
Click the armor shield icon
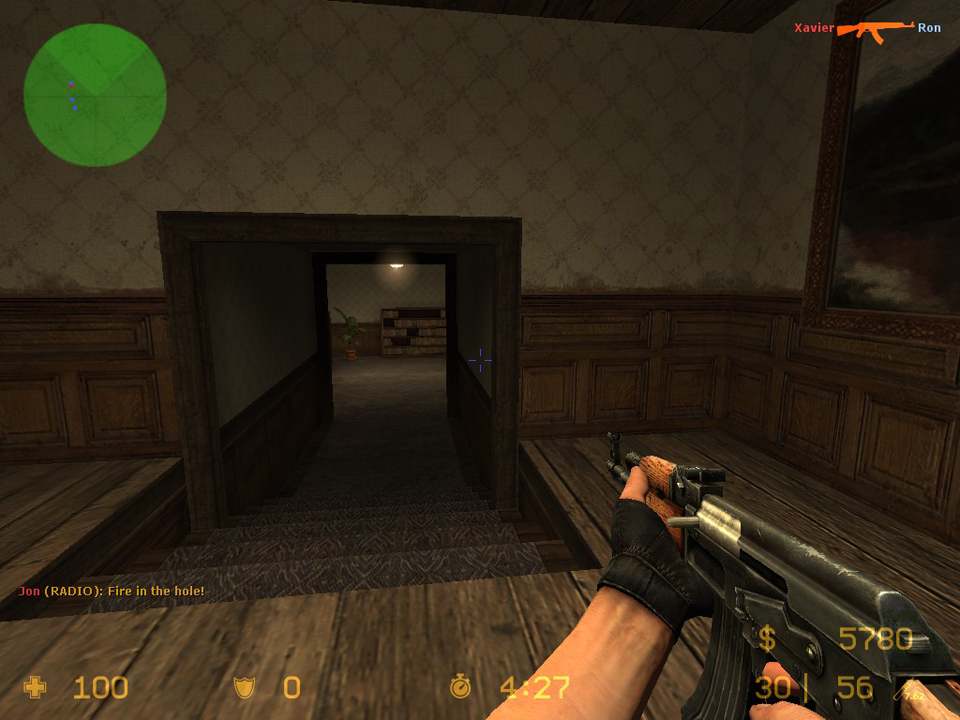(244, 687)
